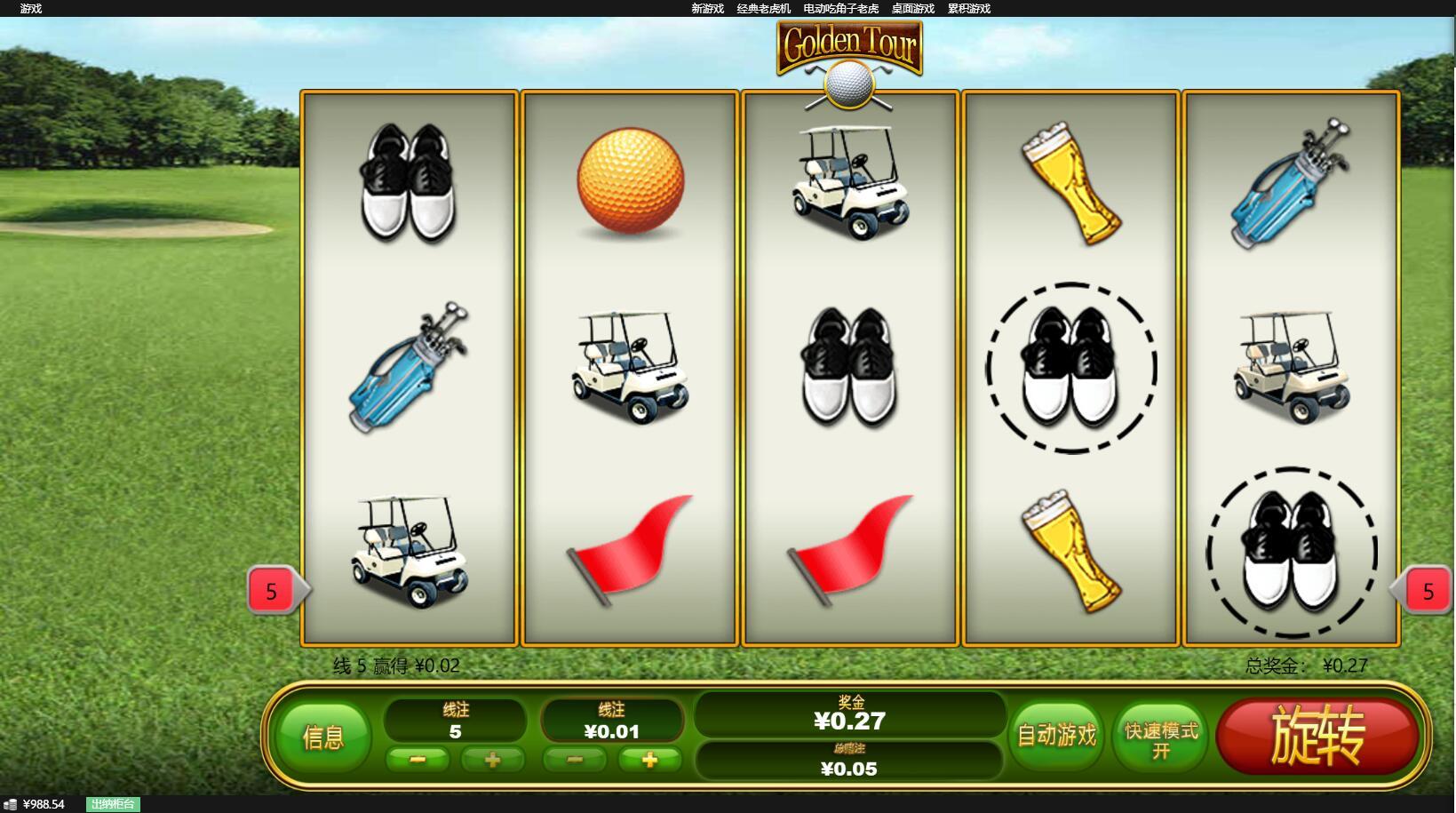Open the 游戏 menu in the top-left
The height and width of the screenshot is (813, 1456).
click(30, 9)
